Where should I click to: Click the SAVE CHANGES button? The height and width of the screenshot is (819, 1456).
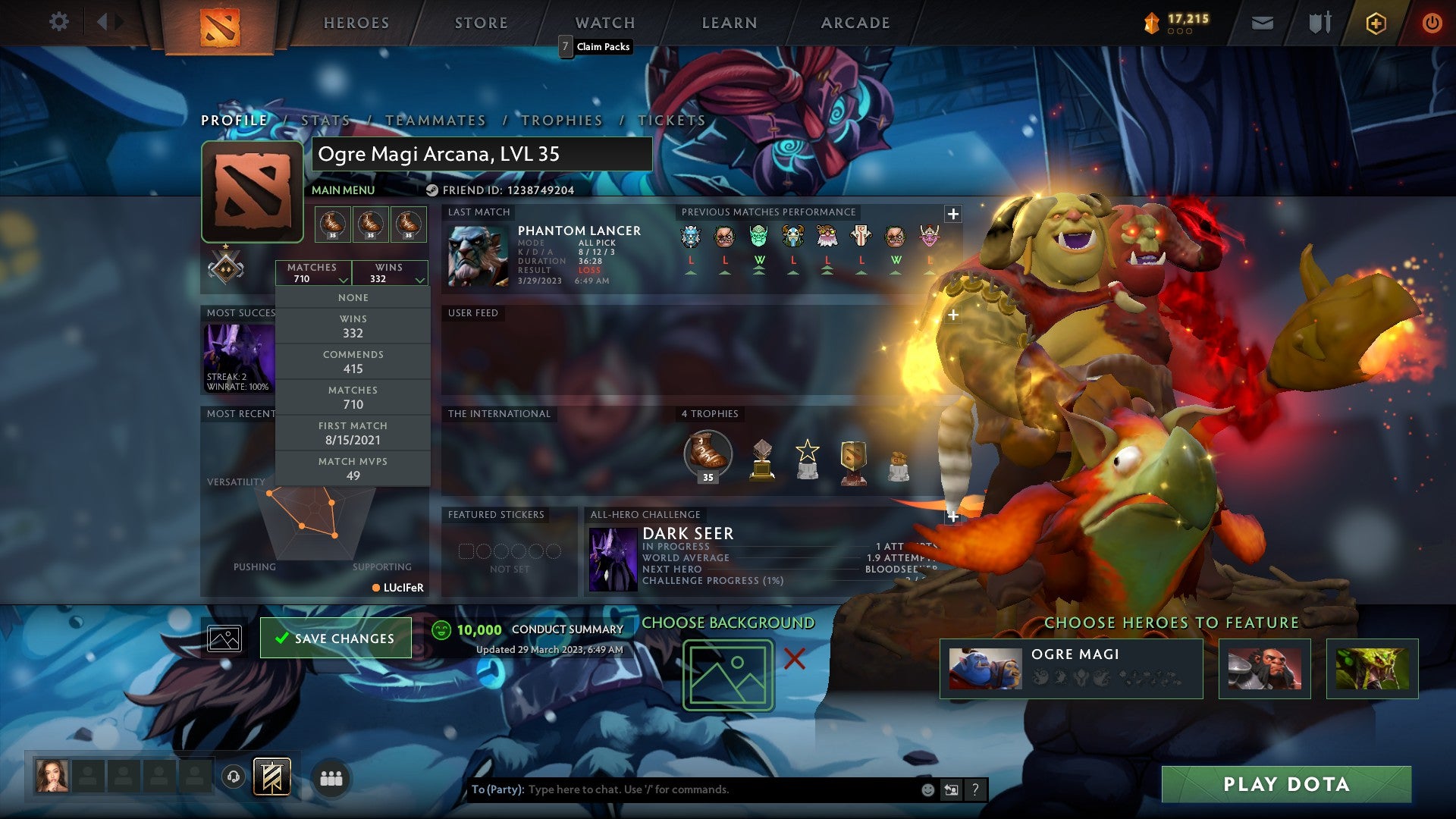335,638
